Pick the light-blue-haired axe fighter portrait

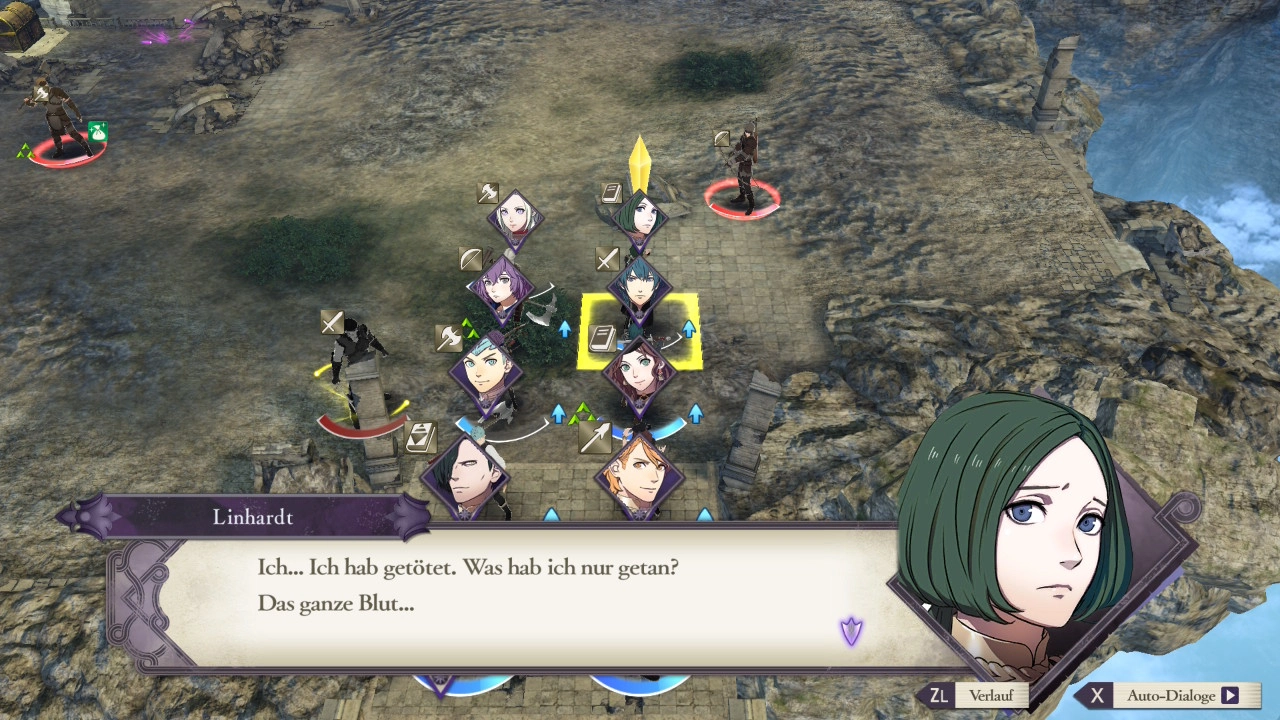[487, 368]
